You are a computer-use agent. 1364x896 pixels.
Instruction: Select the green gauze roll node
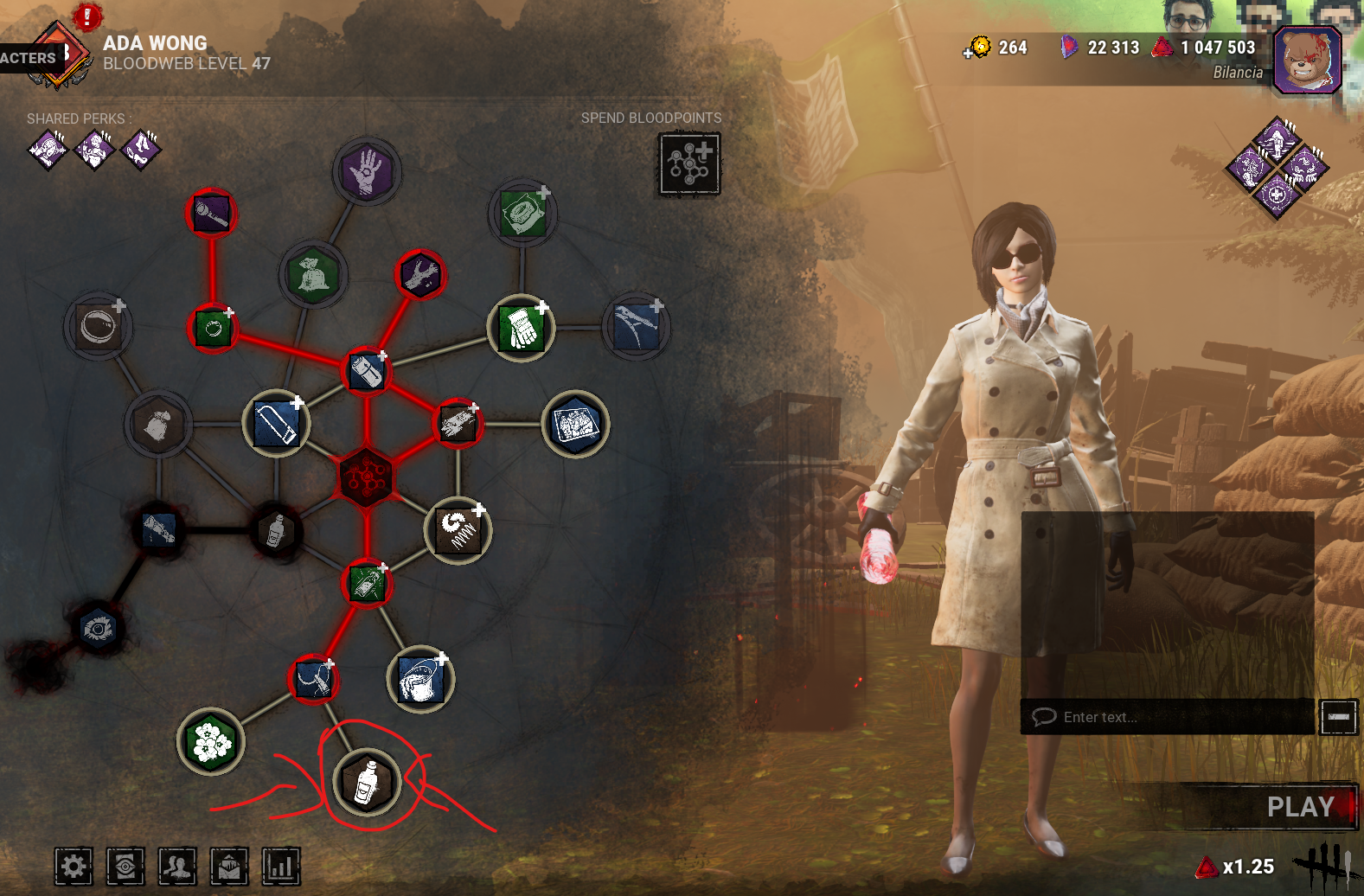click(x=522, y=214)
